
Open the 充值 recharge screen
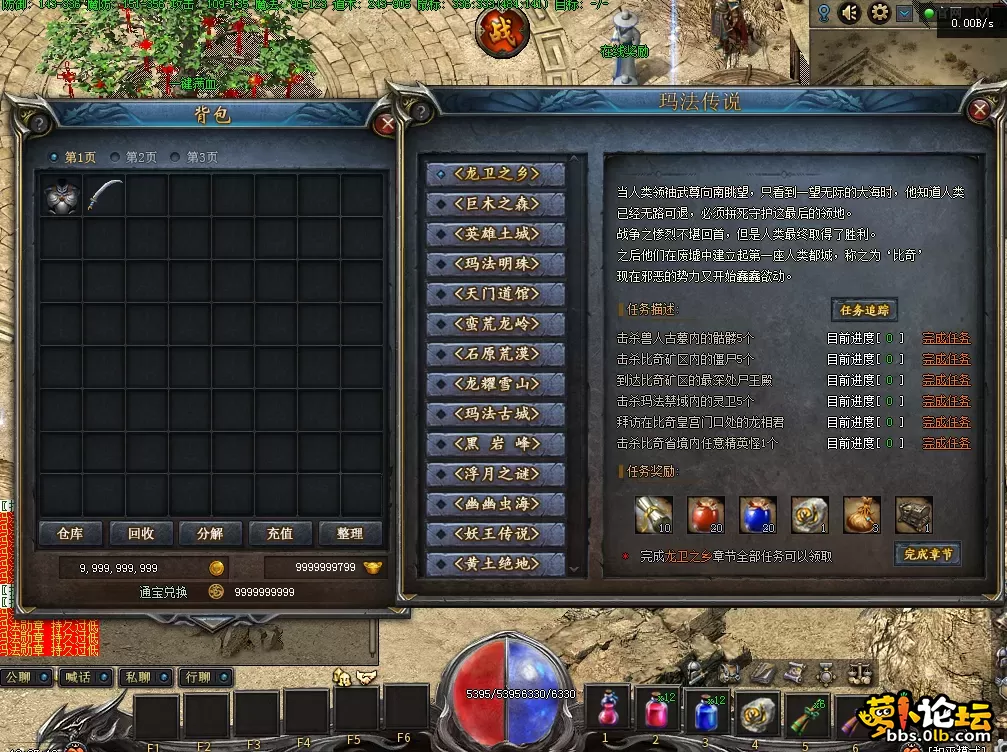[280, 534]
